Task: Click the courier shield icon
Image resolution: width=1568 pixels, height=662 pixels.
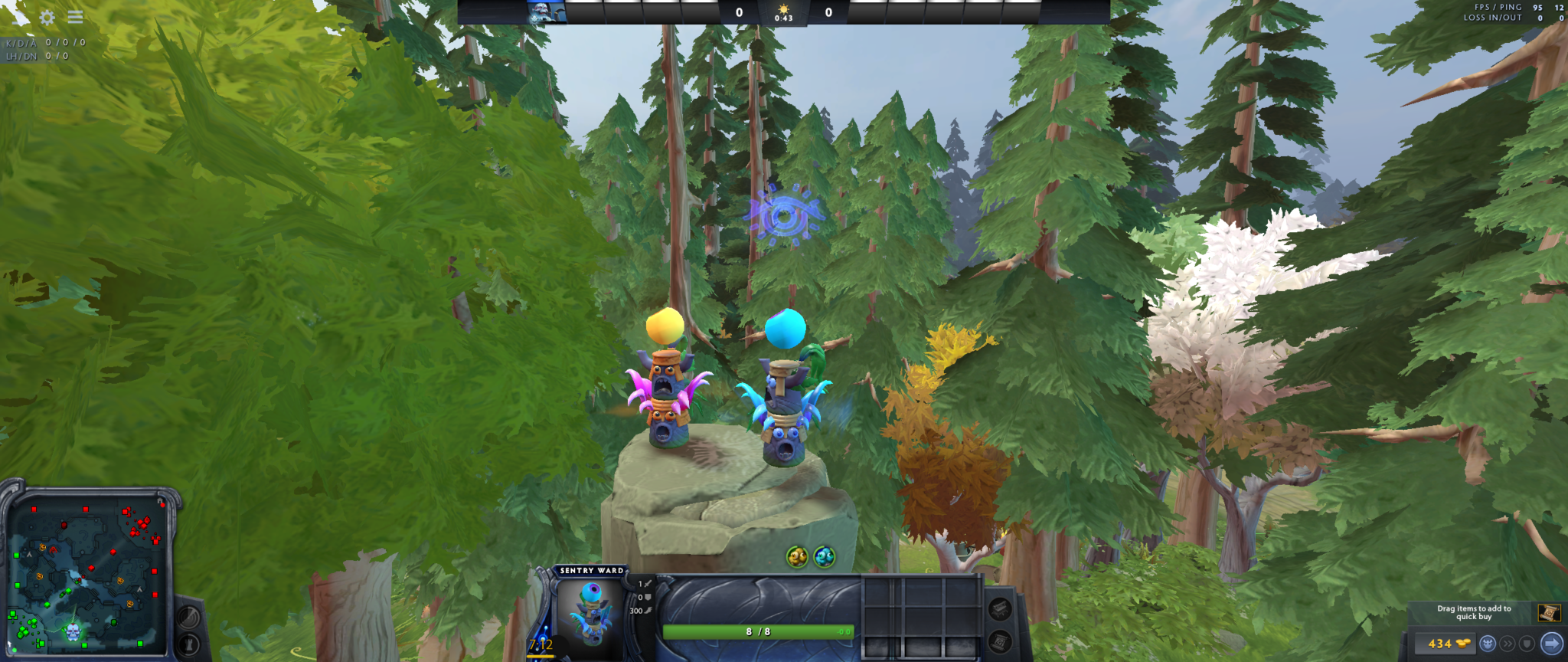Action: tap(1526, 643)
